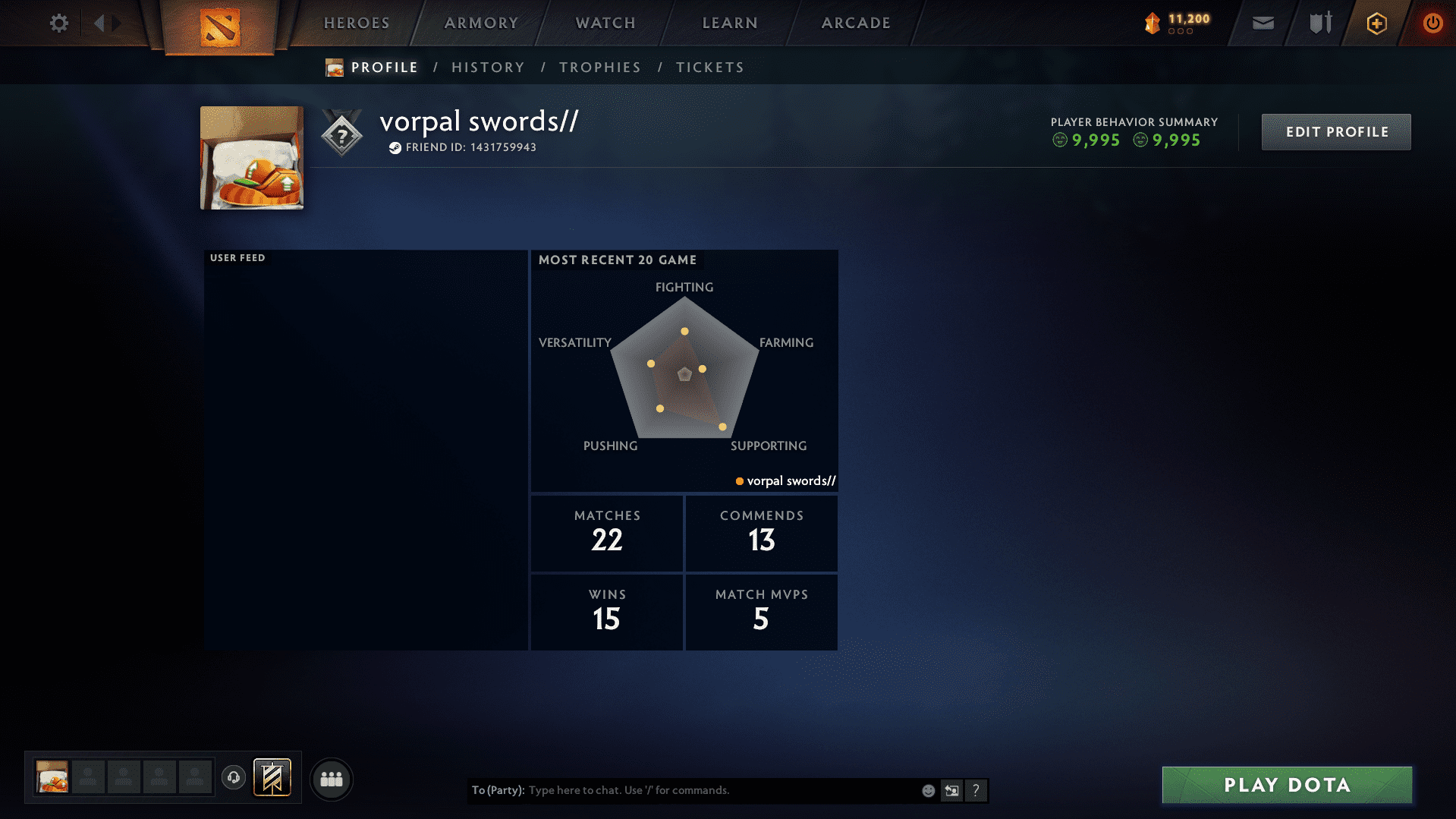Click the power button to exit Dota

pos(1432,24)
